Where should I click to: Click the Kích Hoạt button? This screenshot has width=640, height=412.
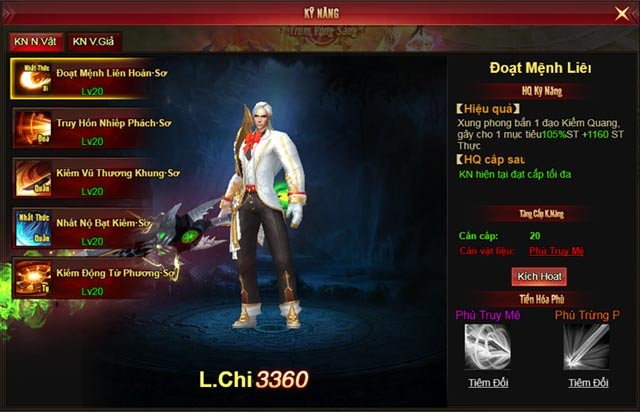coord(538,275)
